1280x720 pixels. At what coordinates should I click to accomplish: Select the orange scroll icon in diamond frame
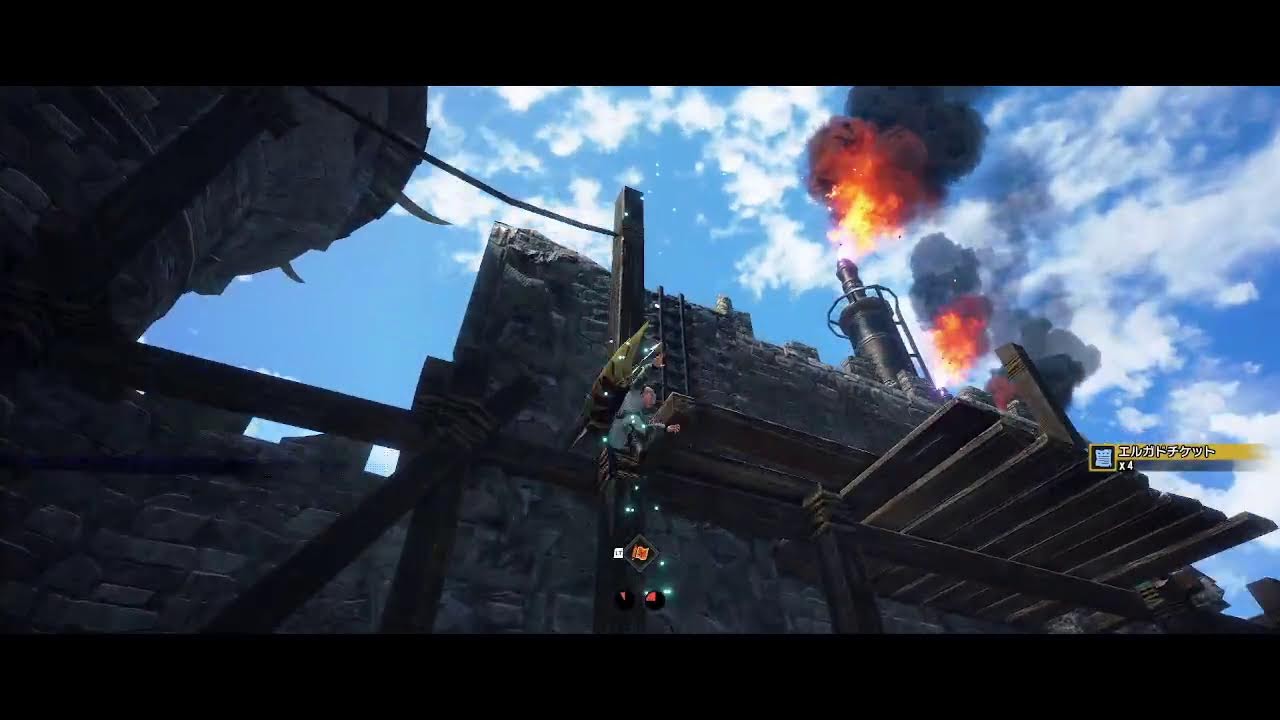[640, 552]
